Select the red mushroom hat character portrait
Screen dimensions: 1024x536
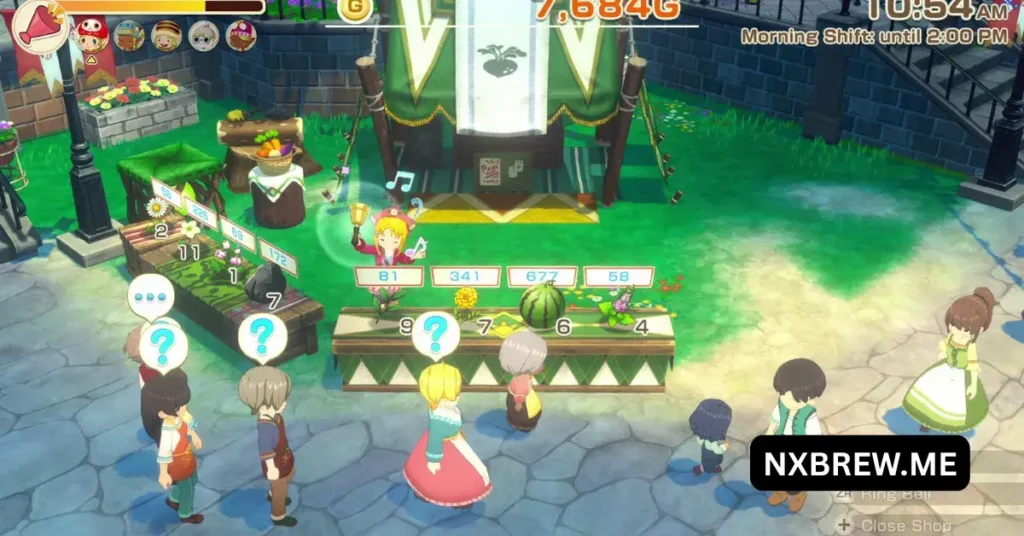[92, 35]
